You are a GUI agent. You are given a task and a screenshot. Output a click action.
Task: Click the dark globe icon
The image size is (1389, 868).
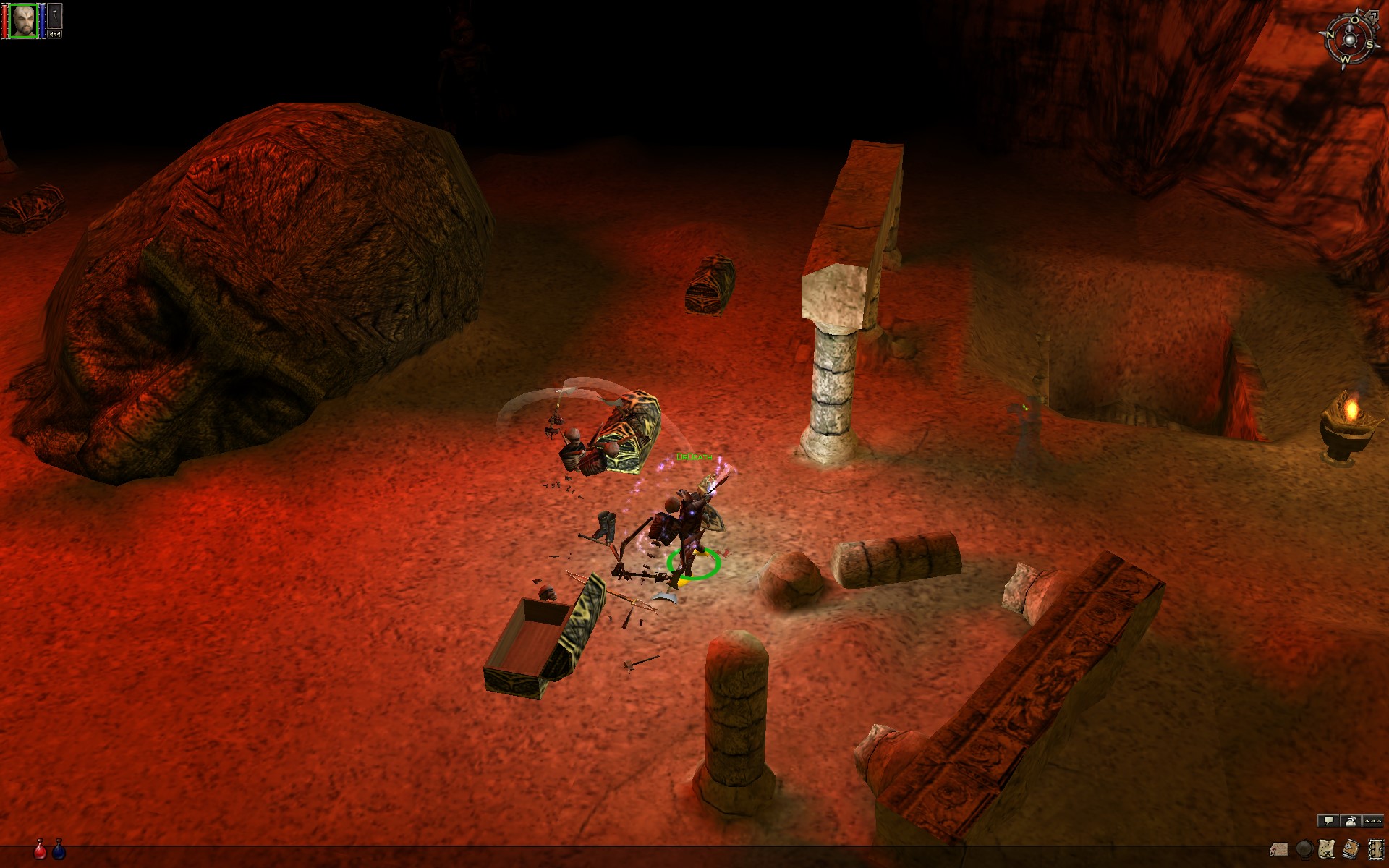tap(1304, 848)
